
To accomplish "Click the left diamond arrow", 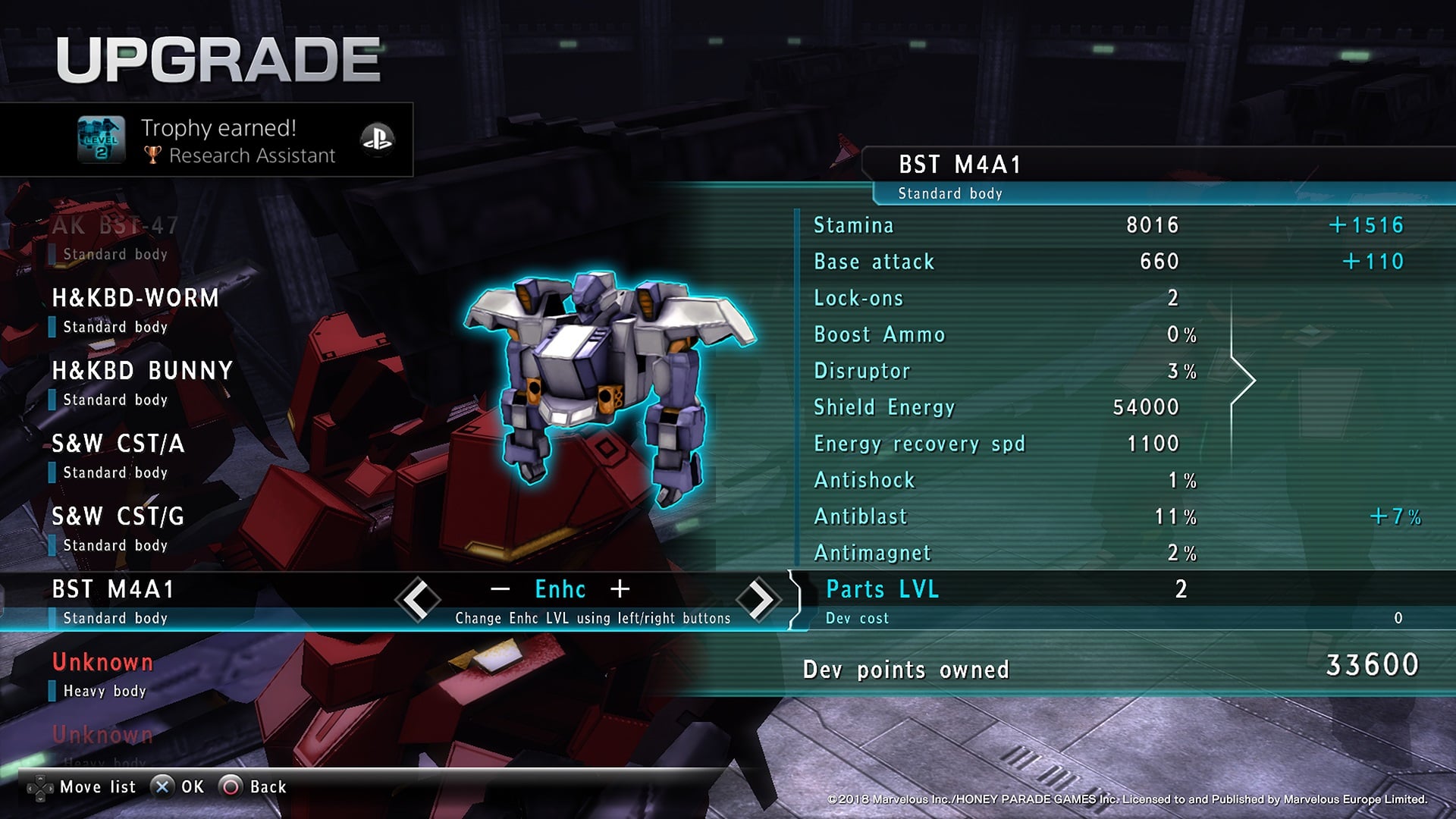I will pos(418,600).
